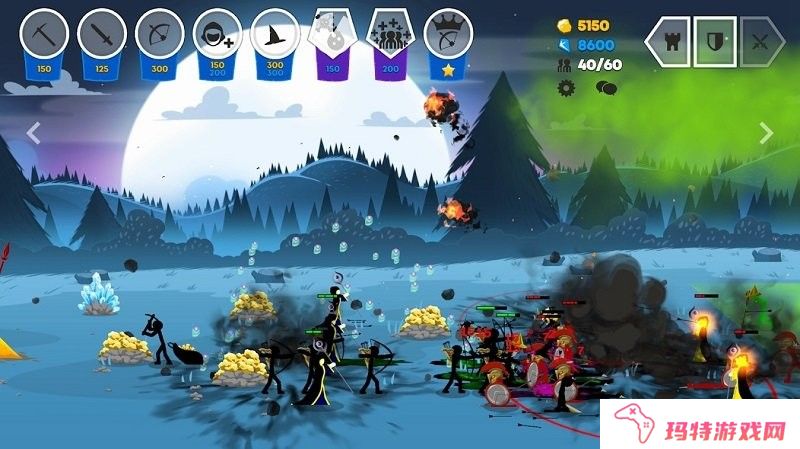The width and height of the screenshot is (800, 449).
Task: Move the view with the right arrow
Action: [767, 133]
